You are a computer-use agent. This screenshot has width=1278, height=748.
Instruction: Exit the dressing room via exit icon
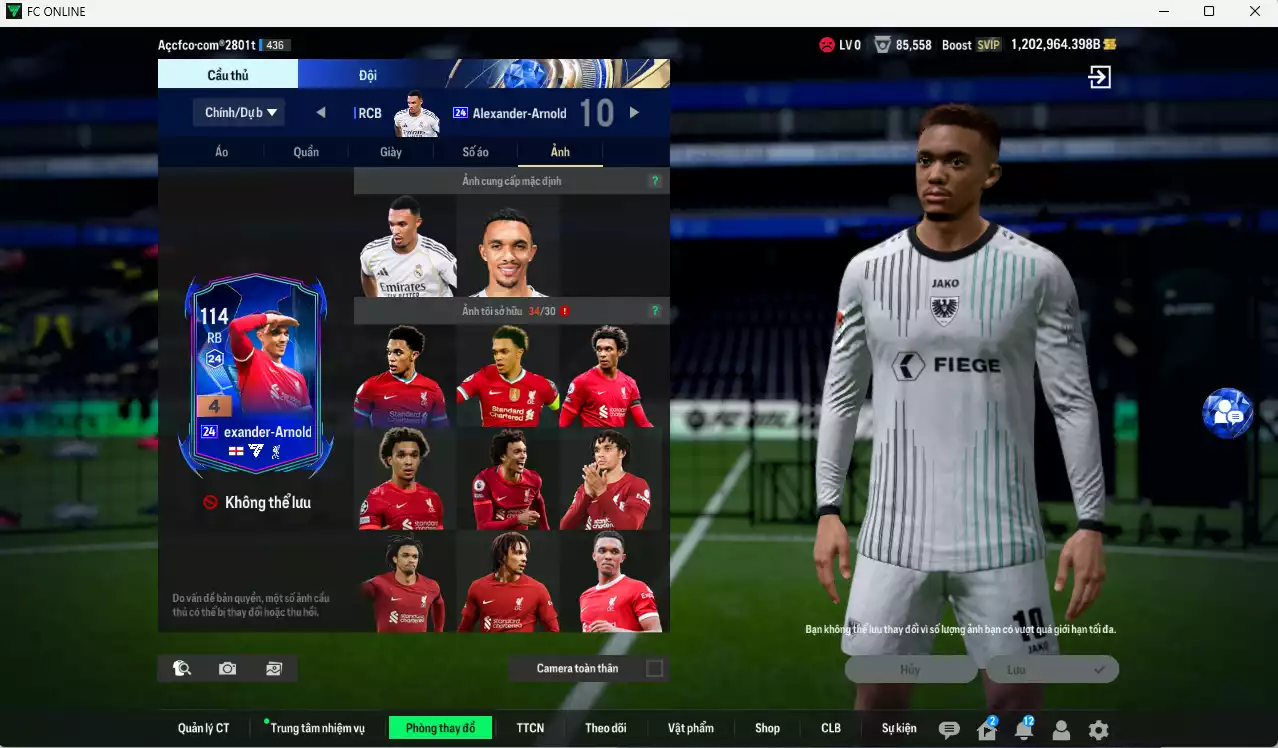coord(1099,78)
